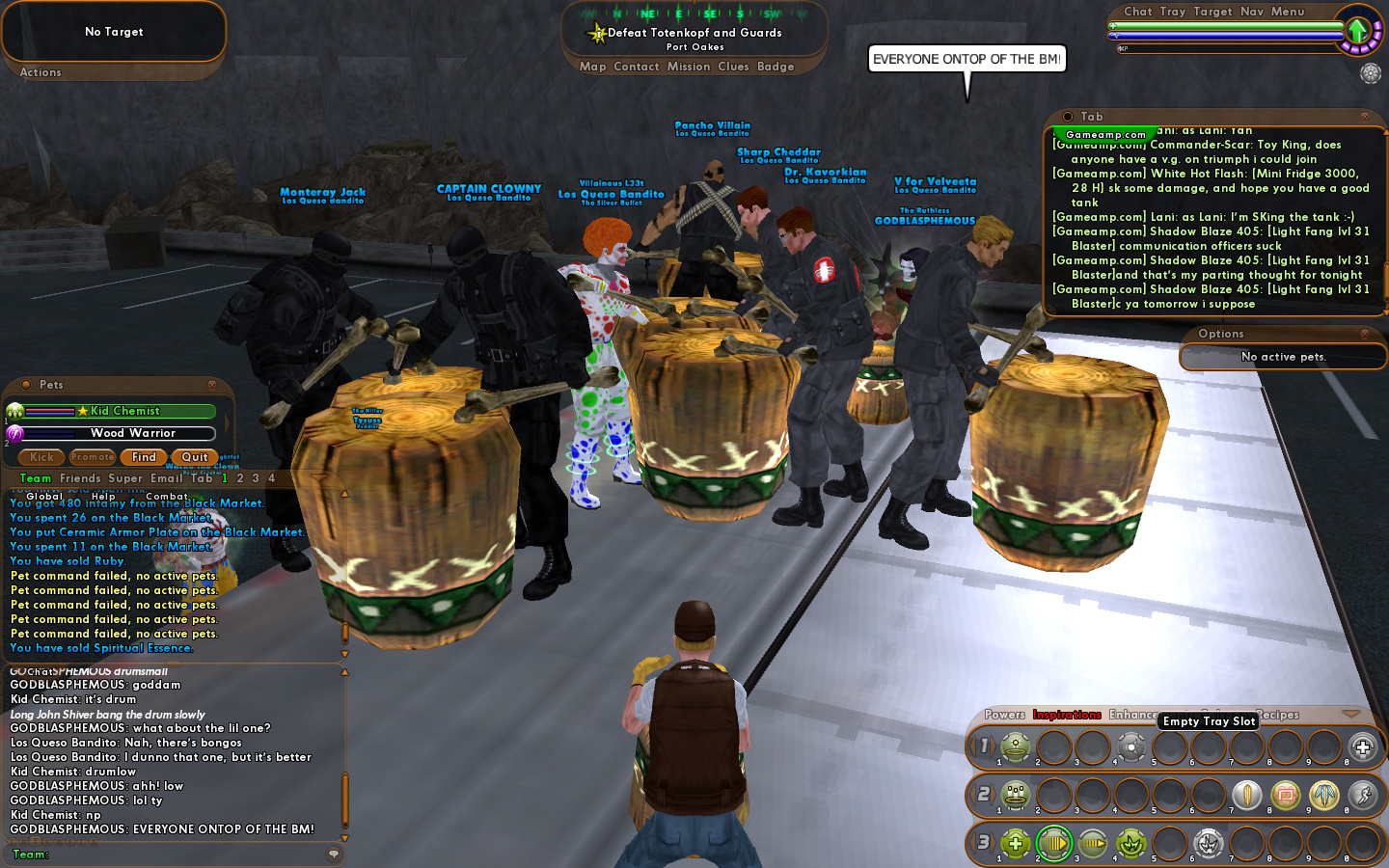Close the Pets window
This screenshot has height=868, width=1389.
click(x=211, y=385)
